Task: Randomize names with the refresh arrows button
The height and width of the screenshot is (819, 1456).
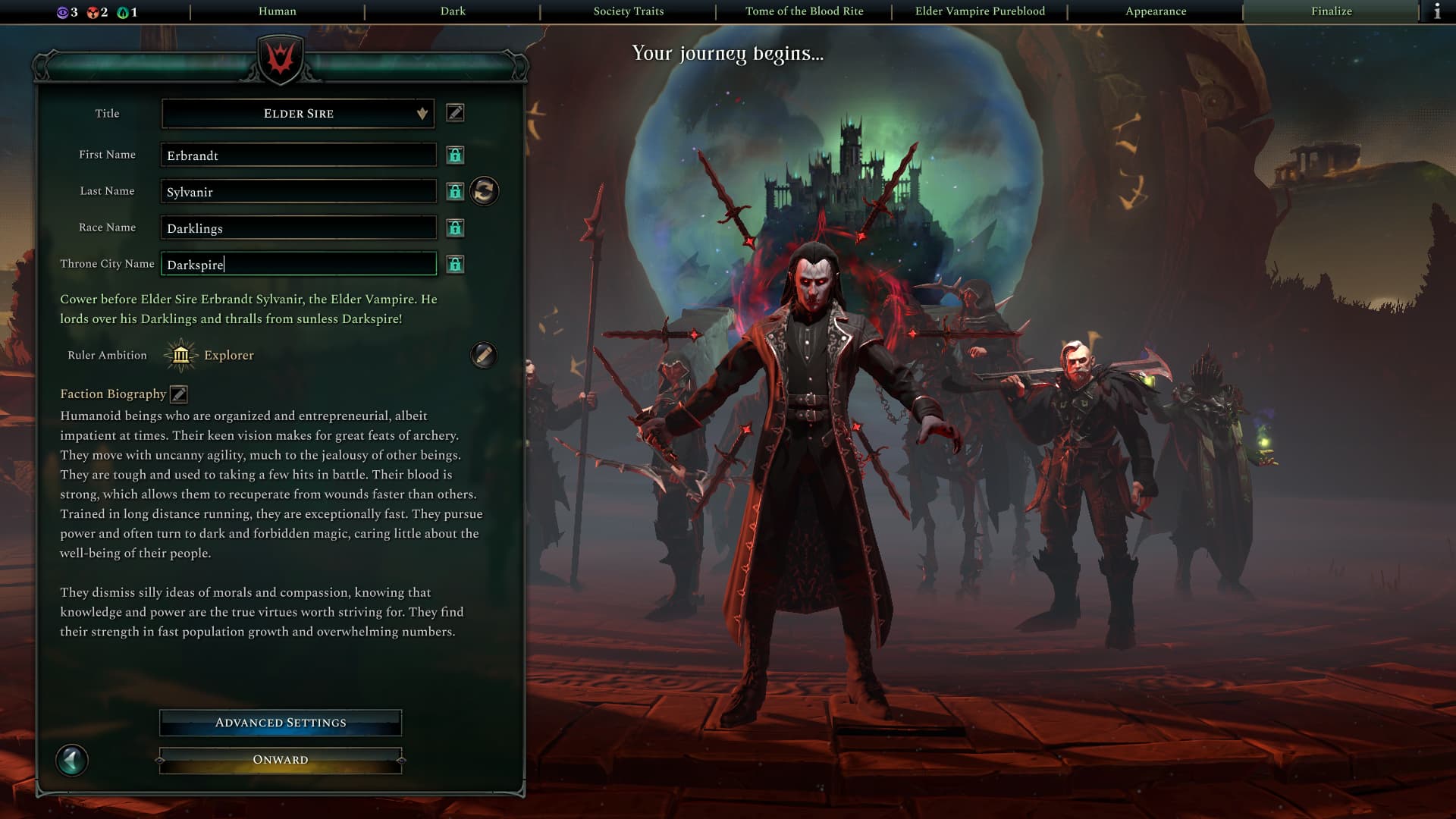Action: tap(485, 191)
